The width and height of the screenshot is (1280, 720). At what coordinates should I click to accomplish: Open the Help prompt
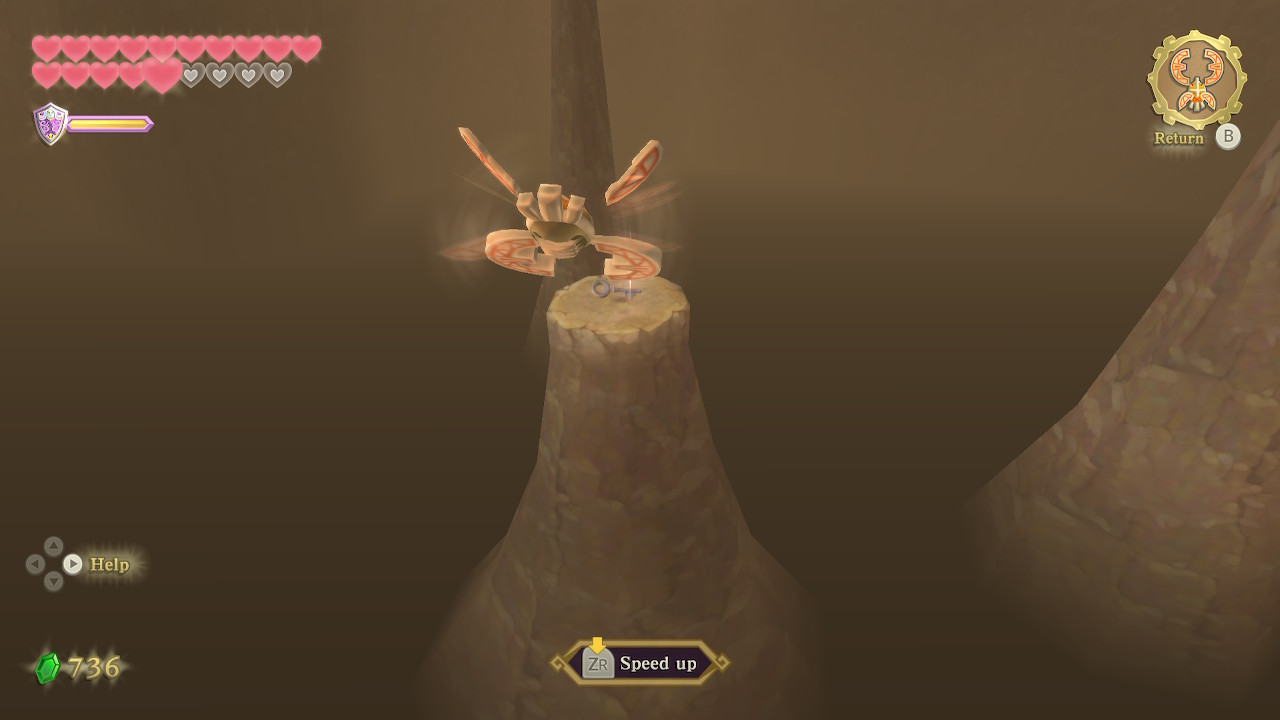click(x=109, y=564)
